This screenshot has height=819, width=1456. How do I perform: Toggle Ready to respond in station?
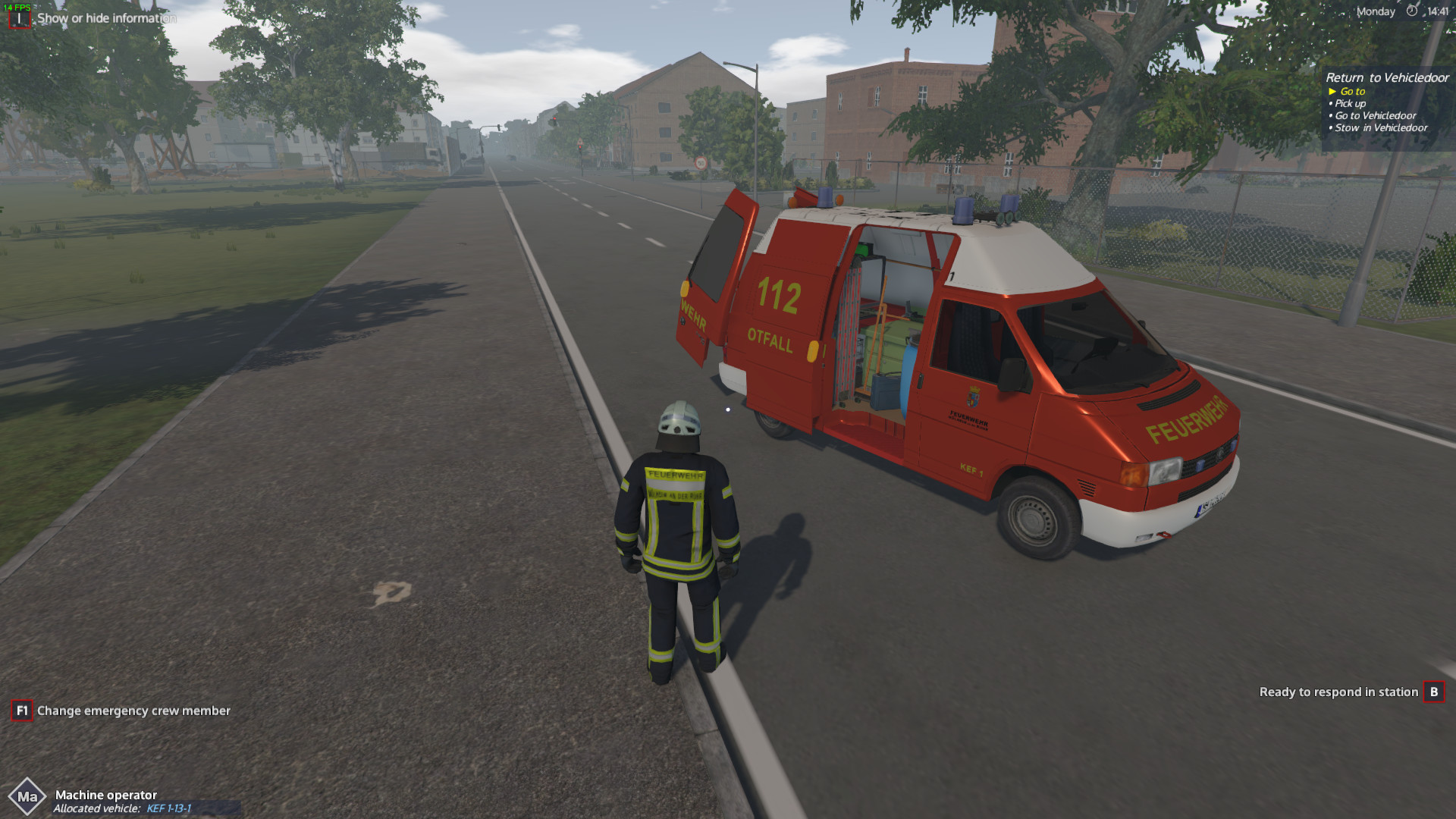1339,692
